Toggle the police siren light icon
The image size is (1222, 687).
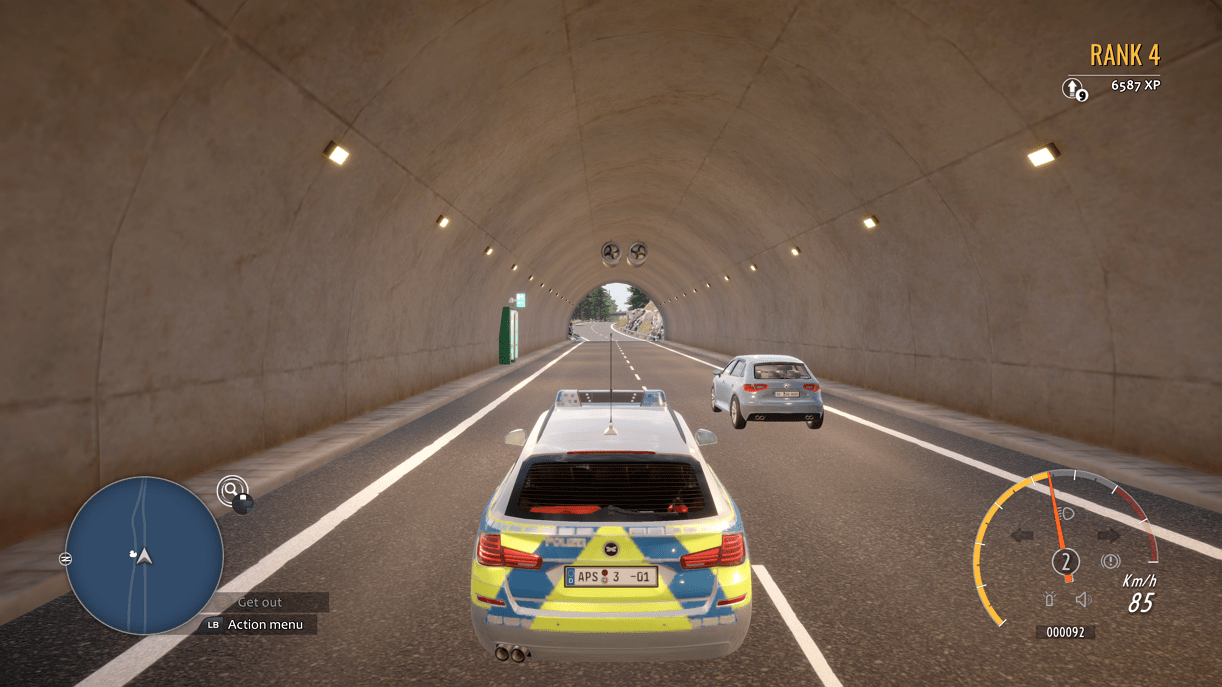1050,599
